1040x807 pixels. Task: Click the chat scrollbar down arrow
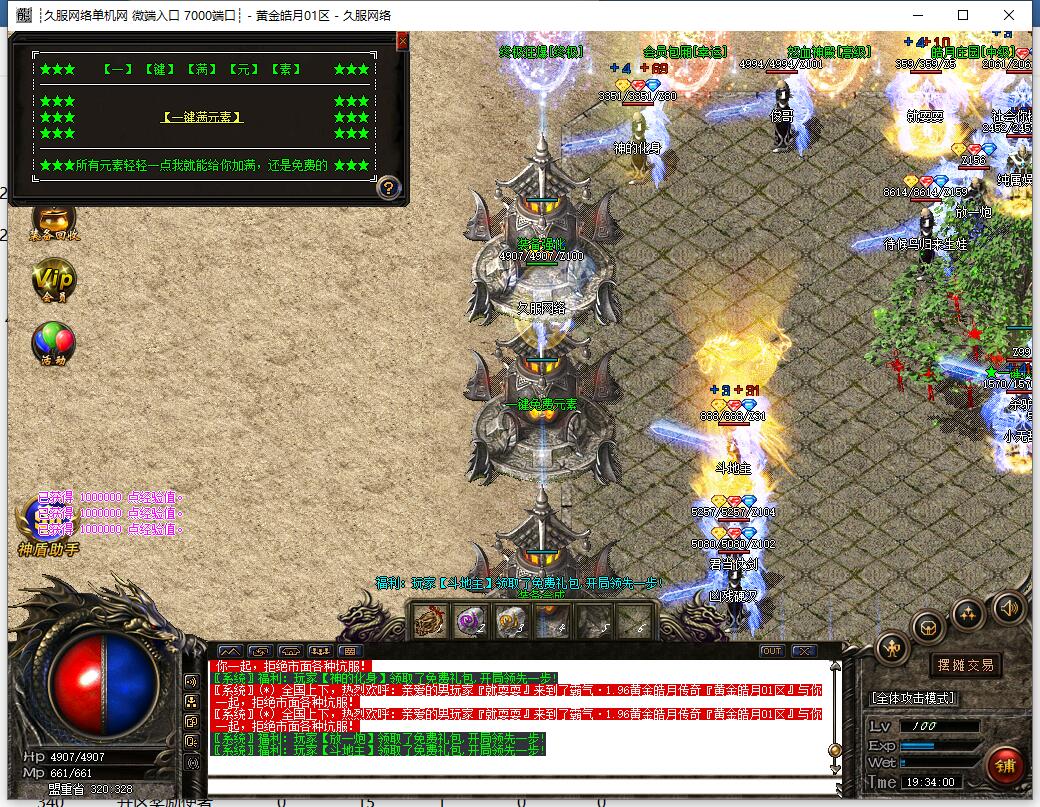[x=835, y=767]
